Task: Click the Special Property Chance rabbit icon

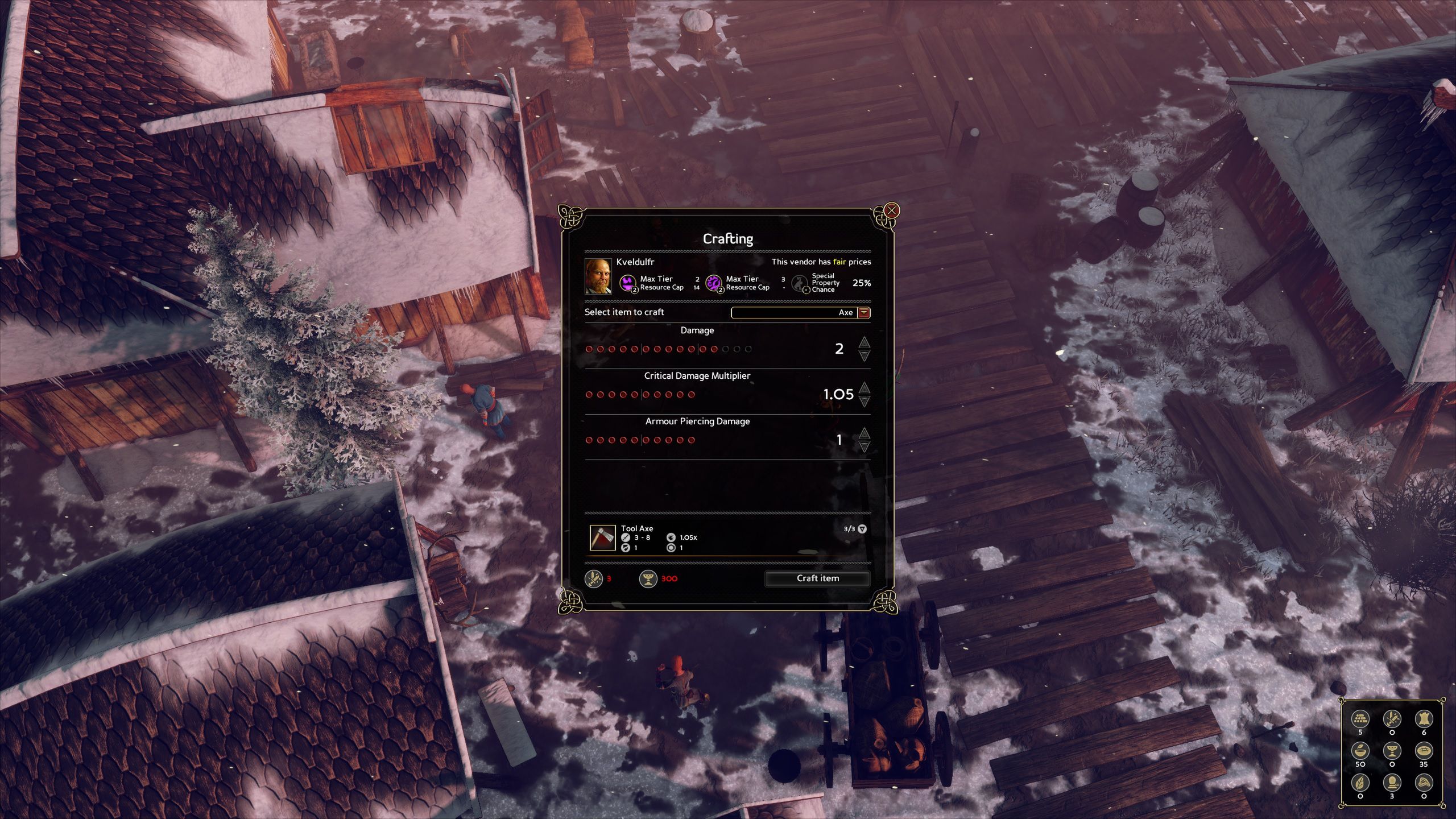Action: click(800, 283)
